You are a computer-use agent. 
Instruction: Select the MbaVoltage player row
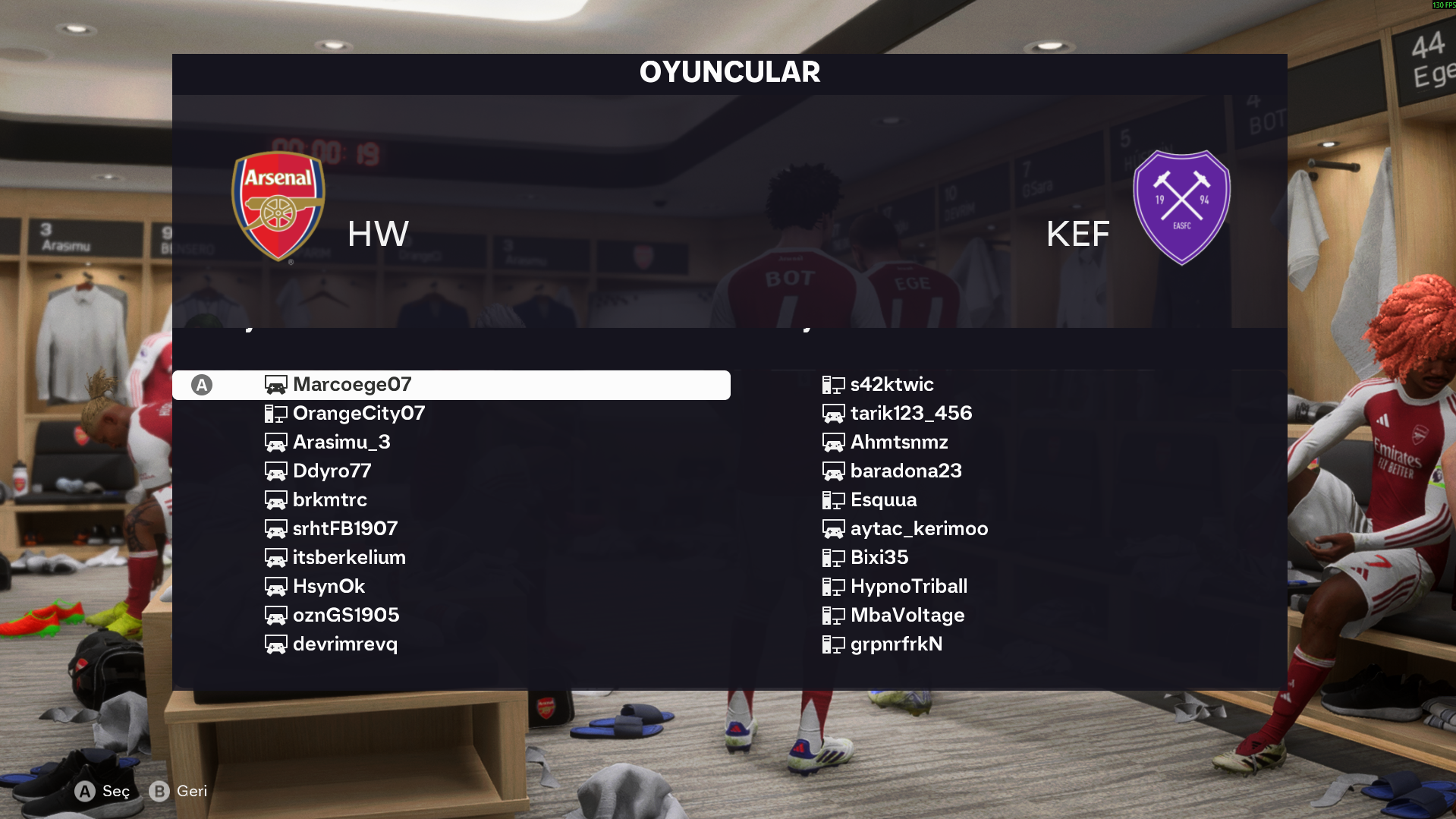click(907, 616)
